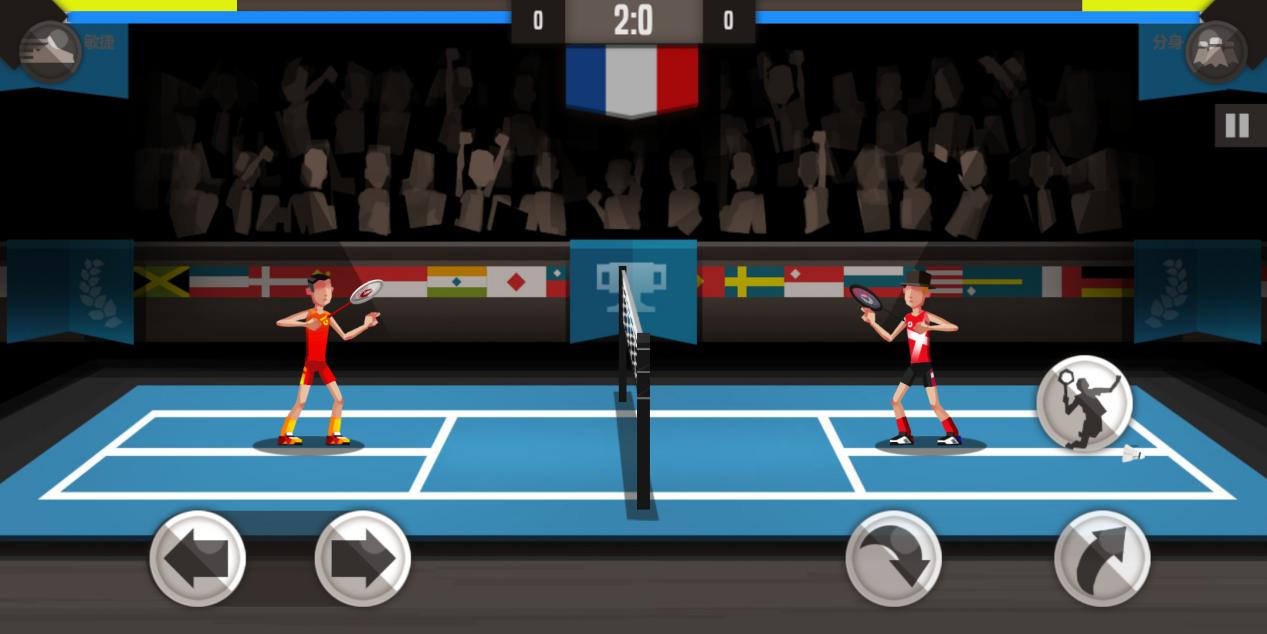Pause the badminton match
1267x634 pixels.
1237,126
